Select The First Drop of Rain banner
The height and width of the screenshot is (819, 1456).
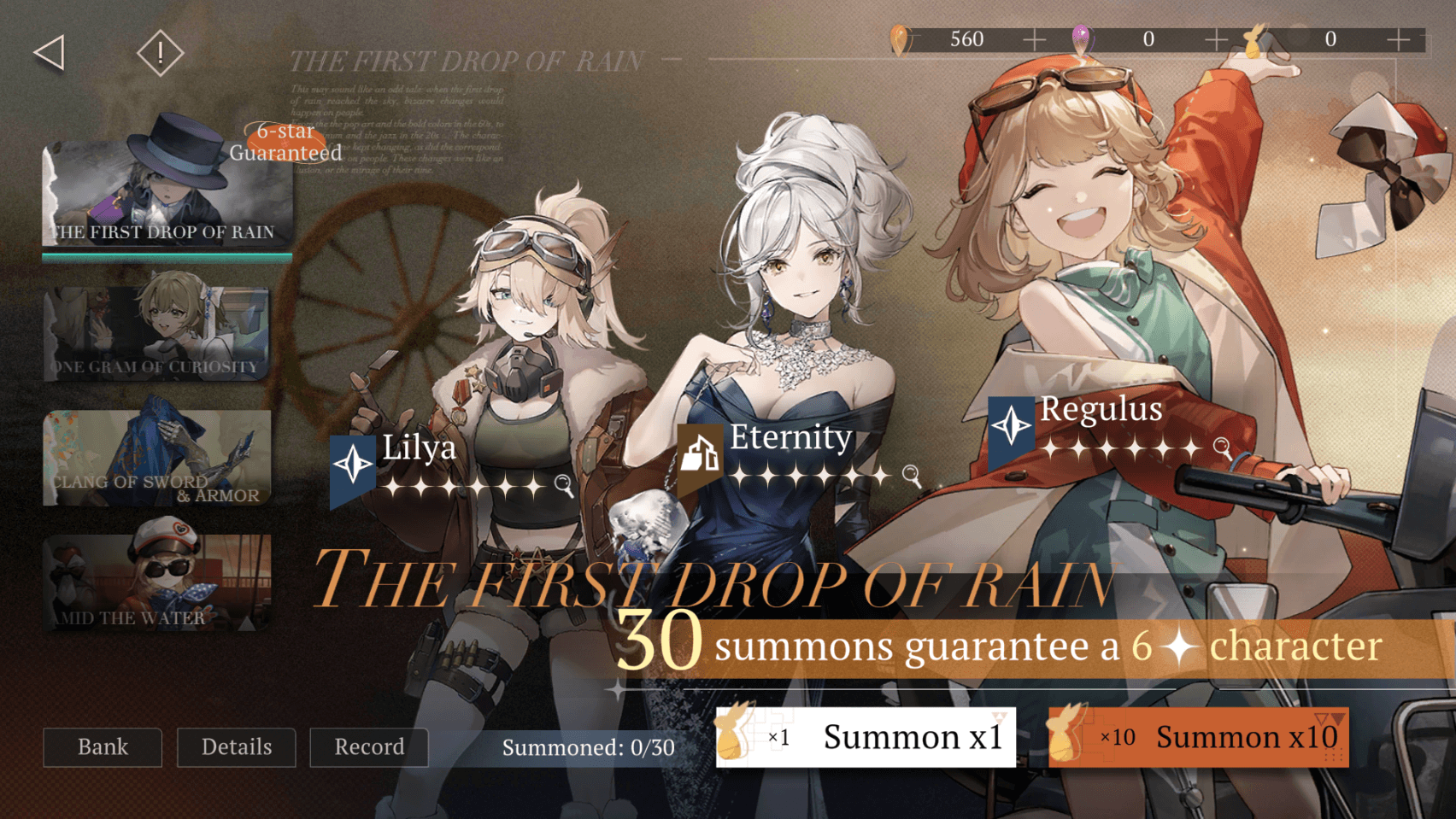[x=167, y=195]
